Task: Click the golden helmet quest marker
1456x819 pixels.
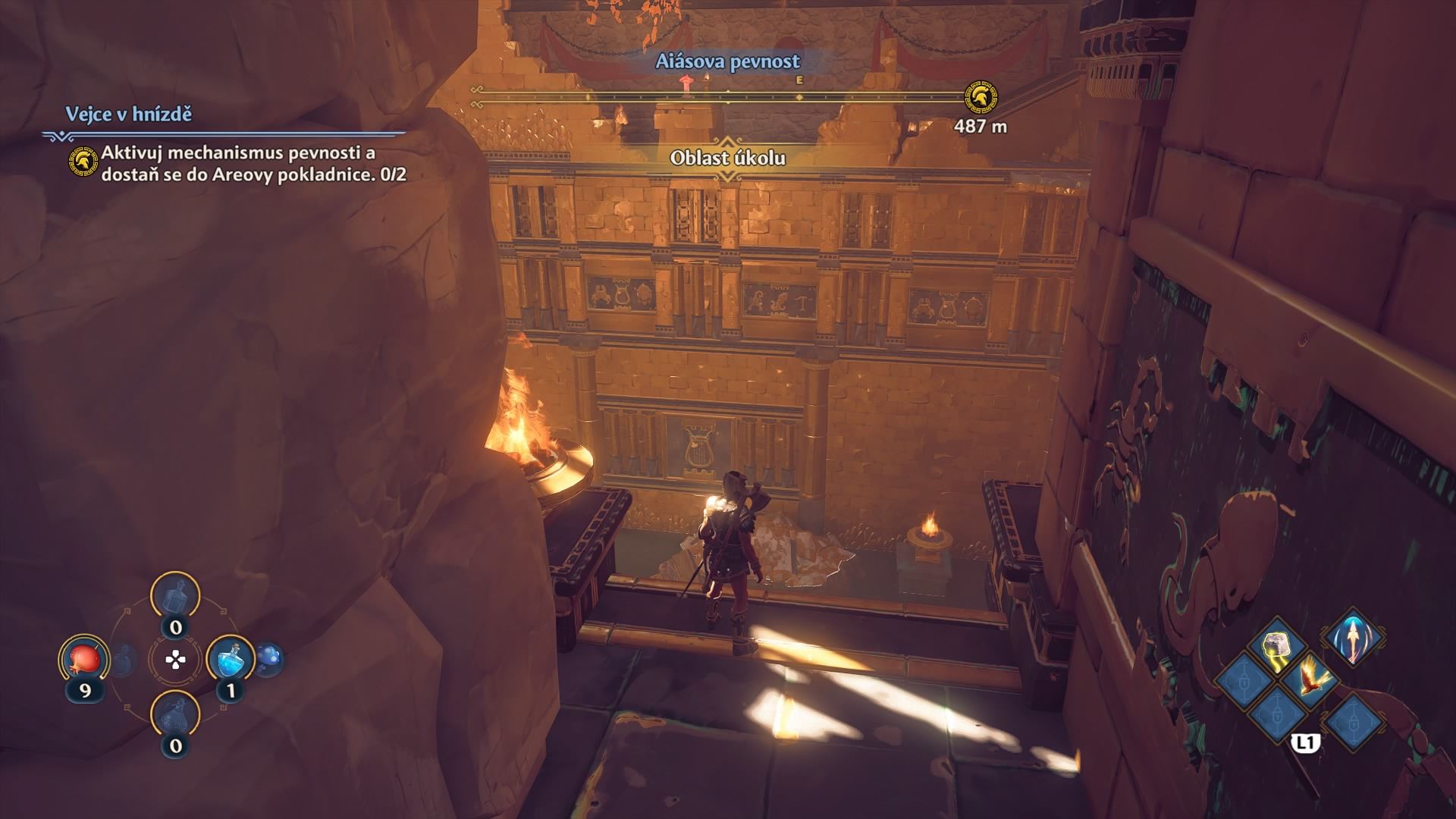Action: click(981, 98)
